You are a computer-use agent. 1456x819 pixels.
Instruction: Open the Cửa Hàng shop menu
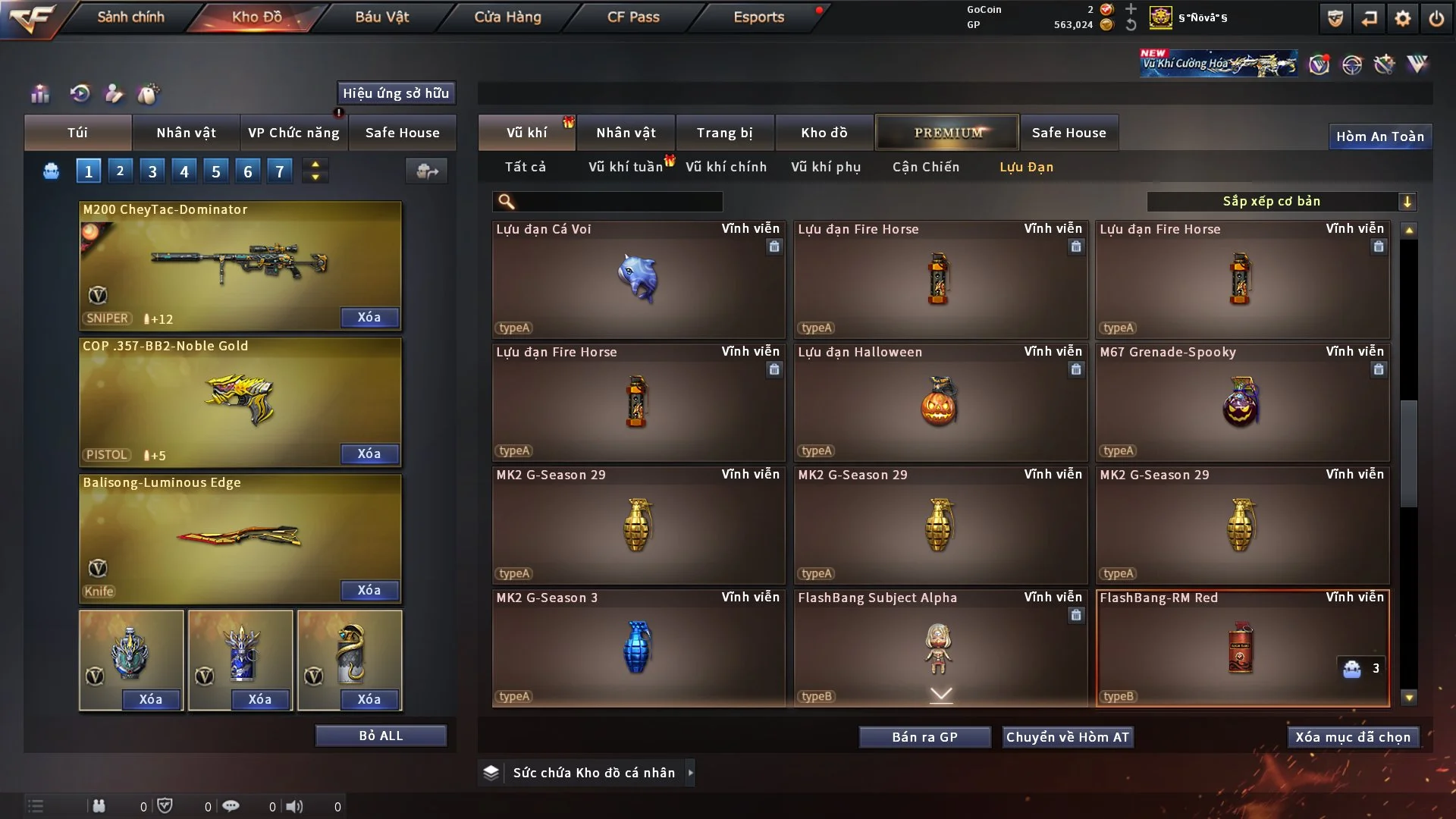507,17
